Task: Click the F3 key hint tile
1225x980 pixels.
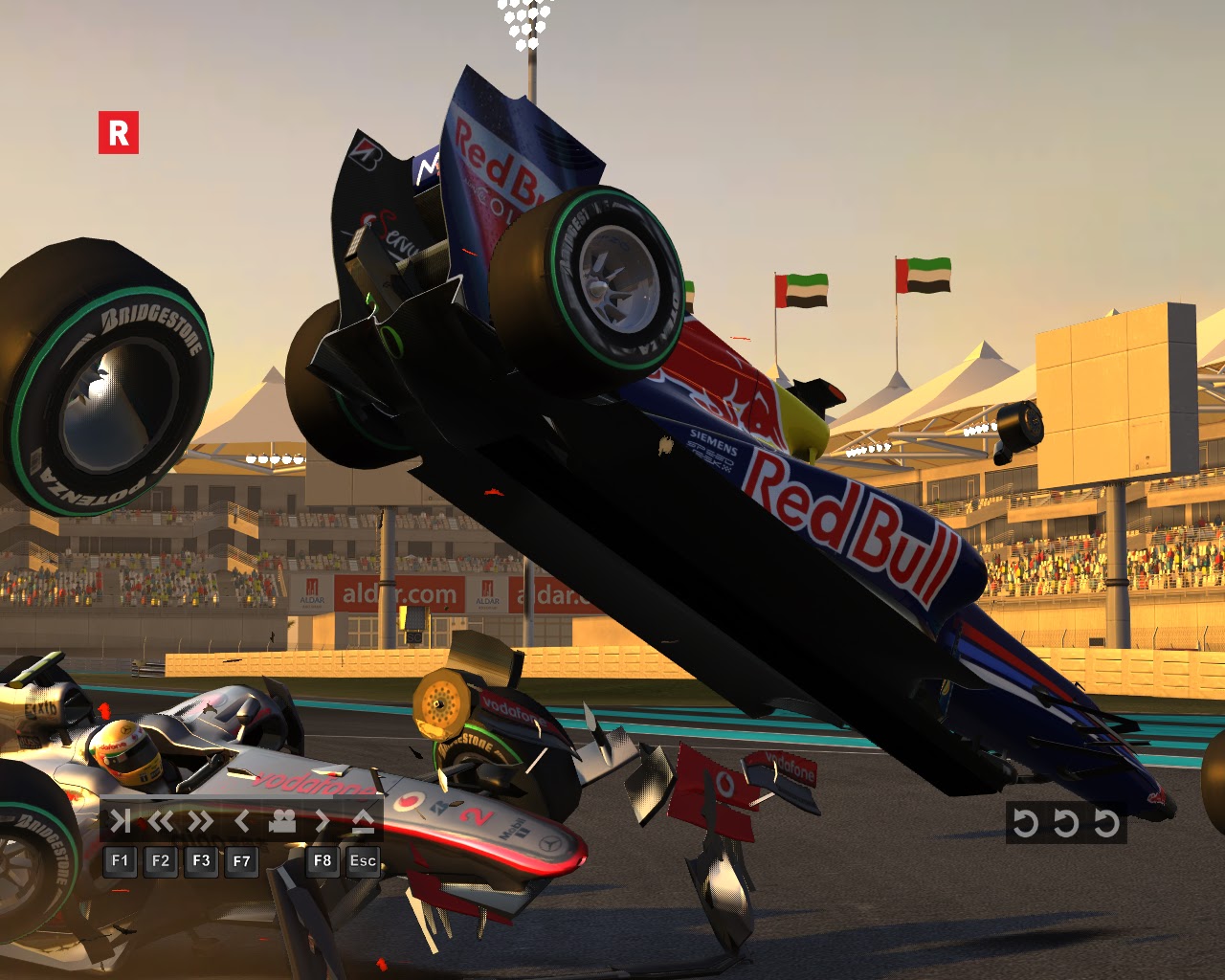Action: tap(201, 860)
